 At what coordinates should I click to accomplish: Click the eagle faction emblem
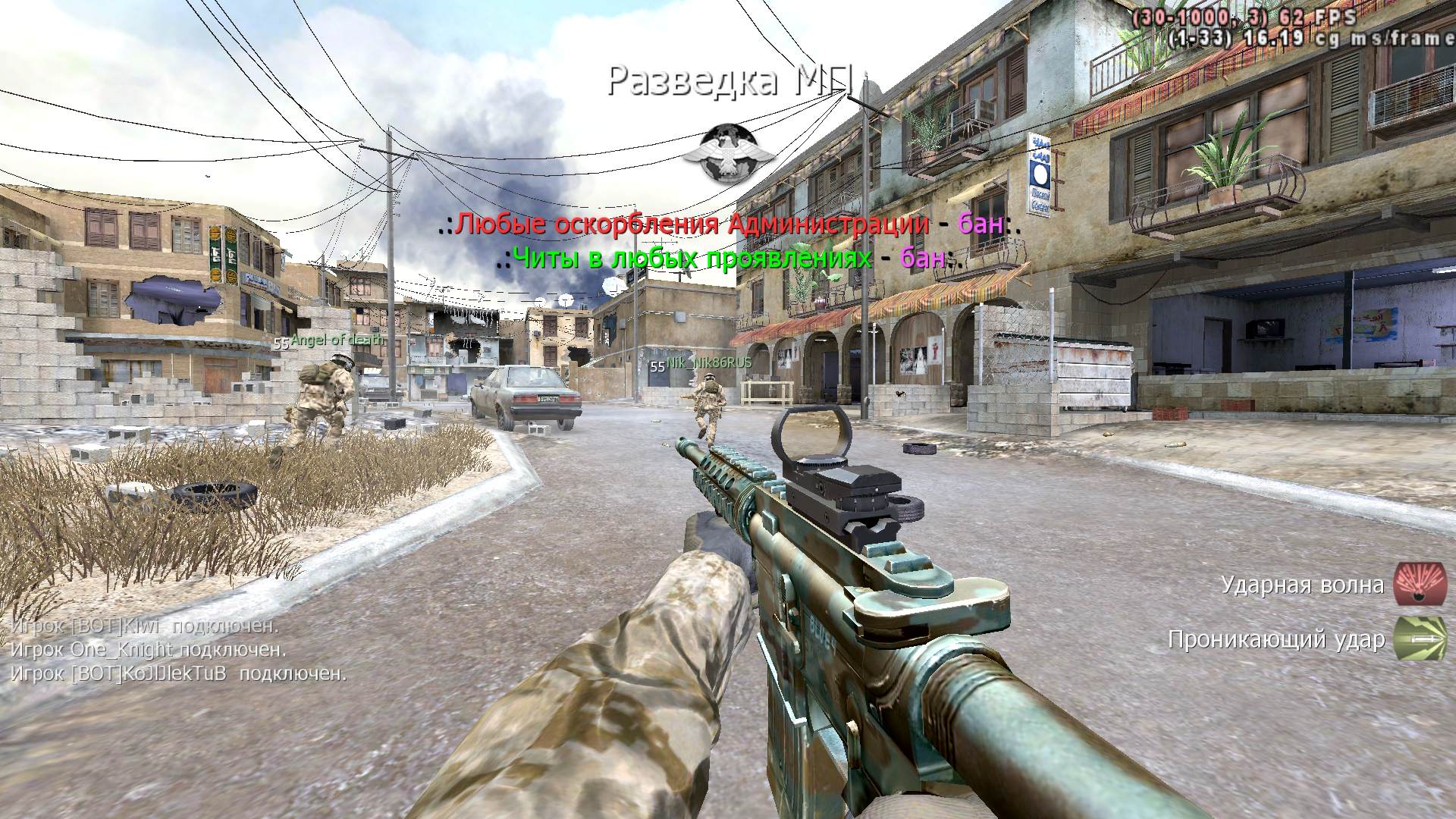728,154
